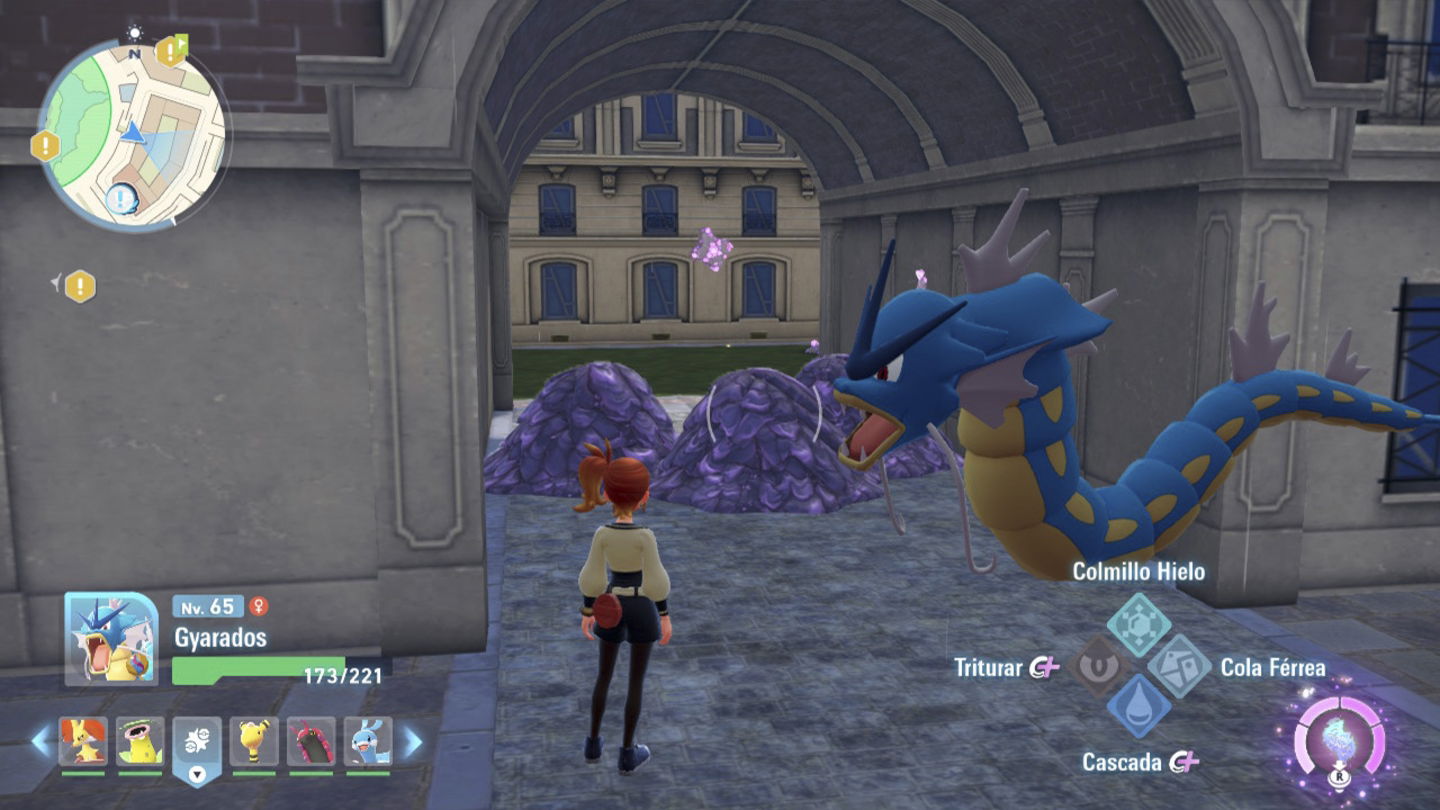This screenshot has width=1440, height=810.
Task: Switch to Scolipede in the party bar
Action: pos(311,742)
